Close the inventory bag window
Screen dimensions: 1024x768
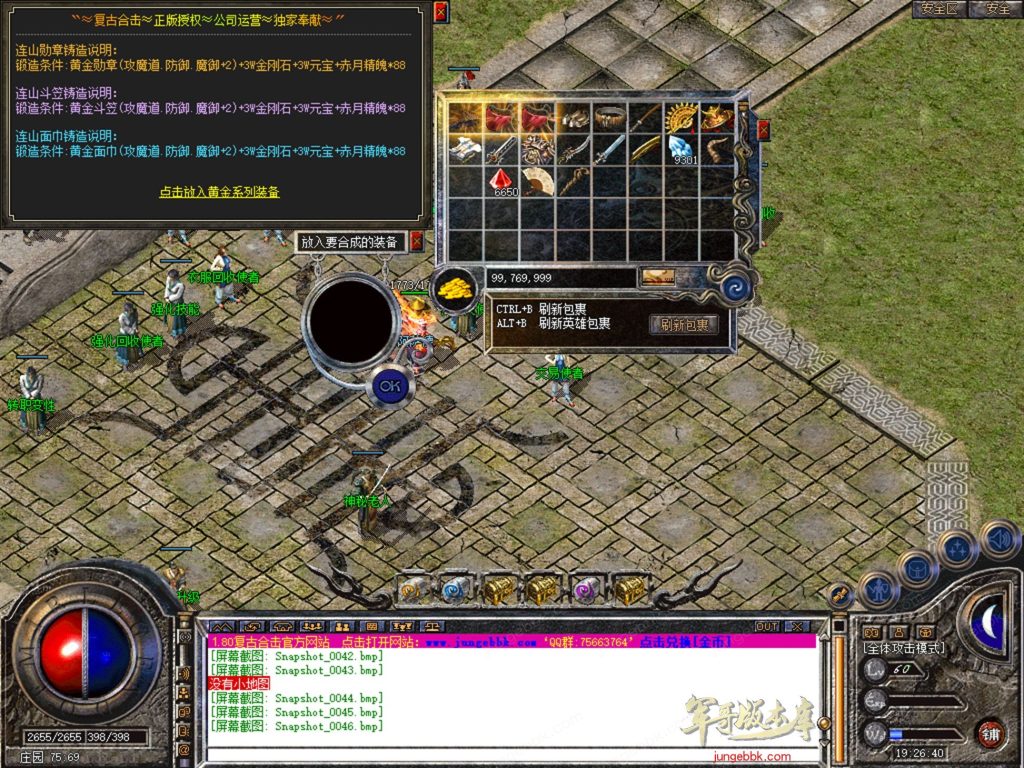(763, 130)
